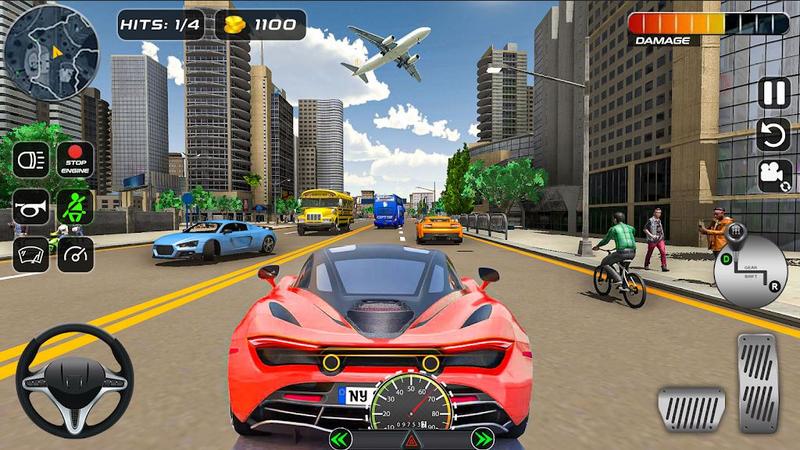The height and width of the screenshot is (450, 800).
Task: Open the circular minimap
Action: tap(51, 45)
